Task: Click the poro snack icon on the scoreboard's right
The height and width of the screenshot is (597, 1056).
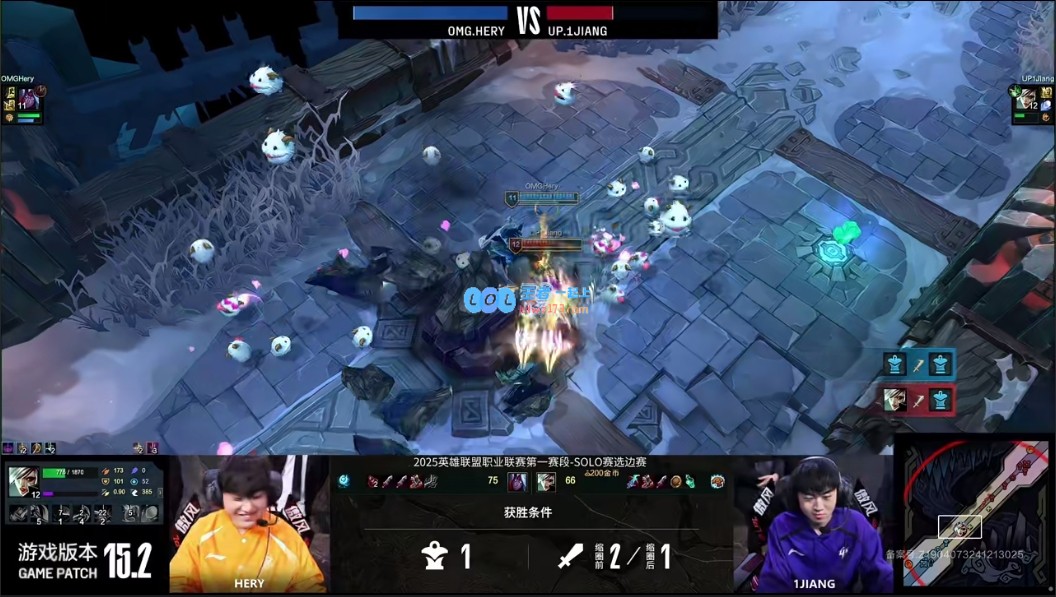Action: click(716, 482)
